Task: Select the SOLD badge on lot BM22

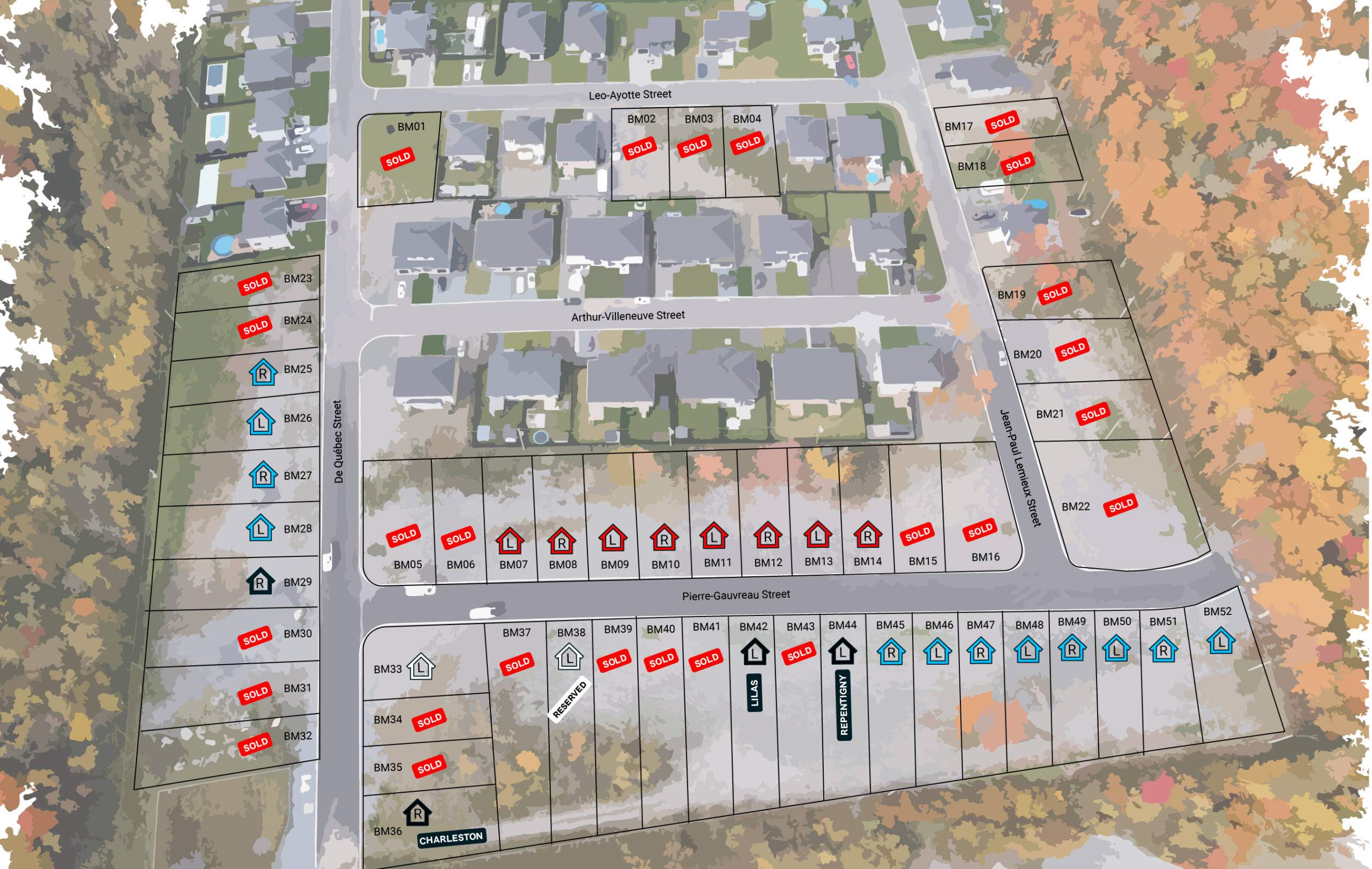Action: click(x=1121, y=506)
